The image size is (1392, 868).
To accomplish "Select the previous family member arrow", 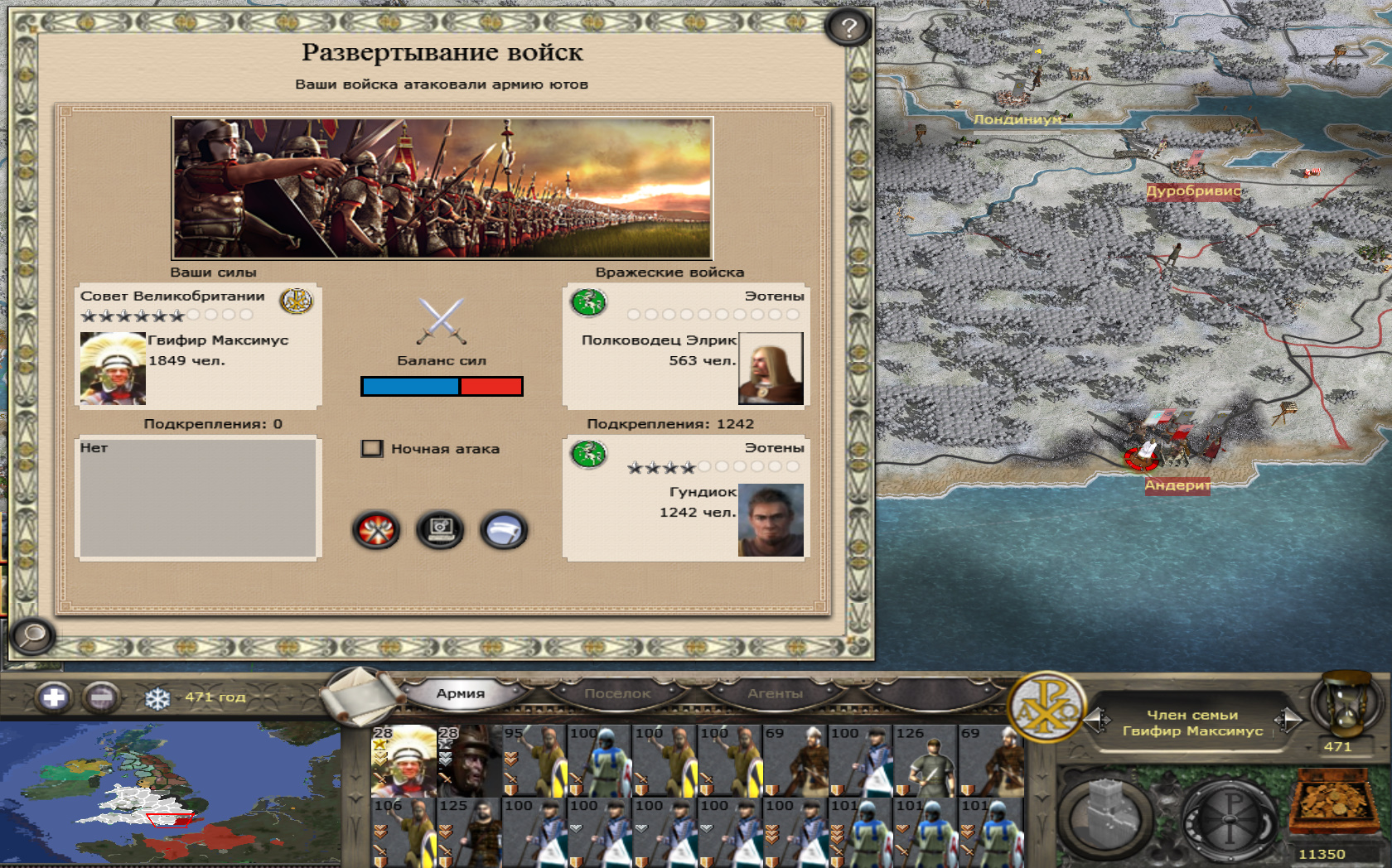I will 1097,721.
